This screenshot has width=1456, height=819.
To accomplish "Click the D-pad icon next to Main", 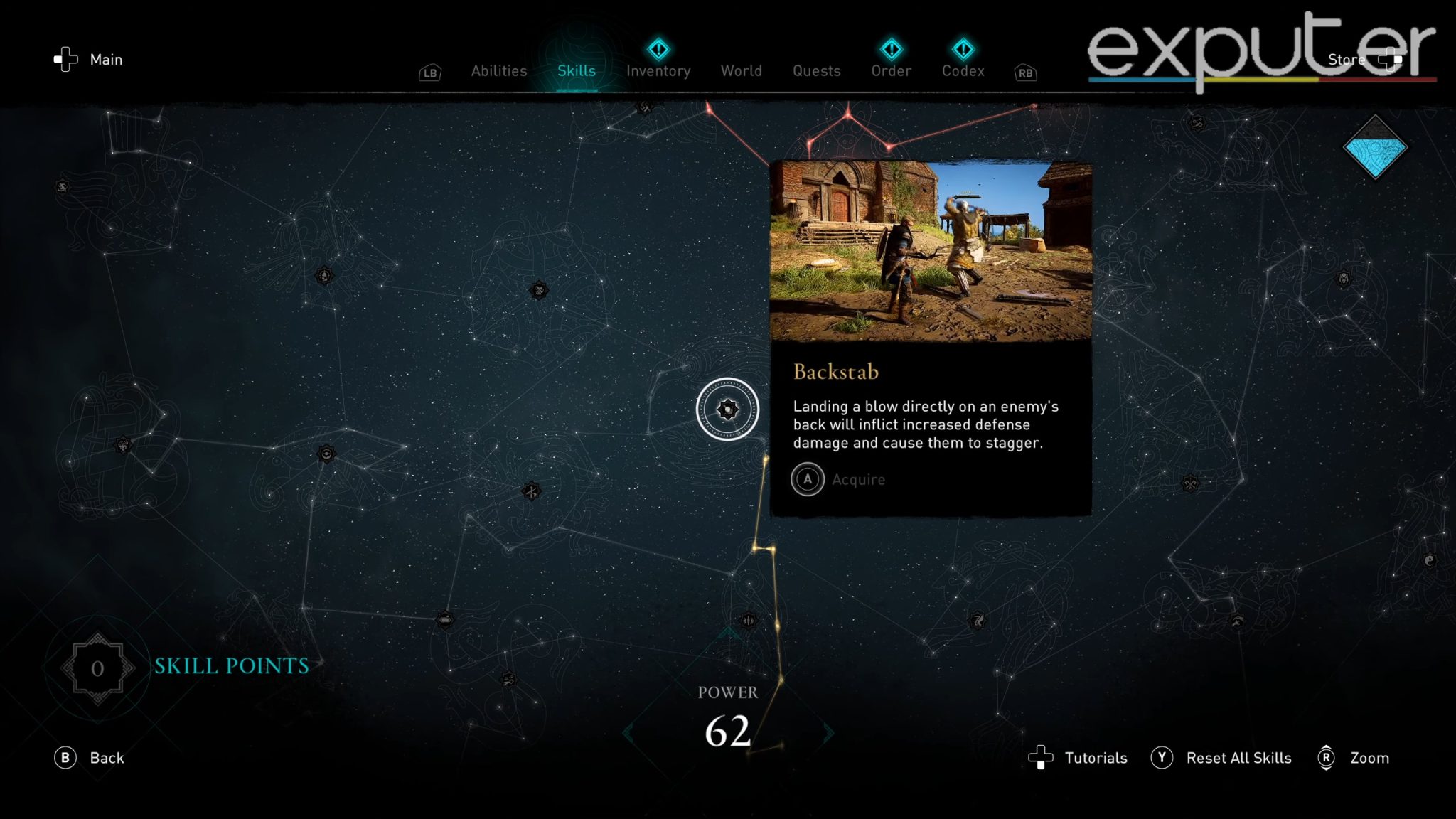I will tap(66, 59).
